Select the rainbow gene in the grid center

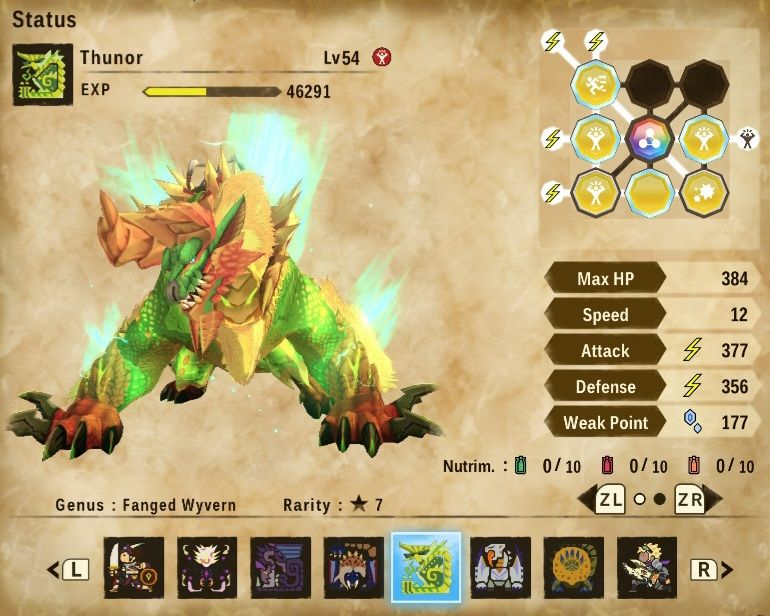[650, 139]
